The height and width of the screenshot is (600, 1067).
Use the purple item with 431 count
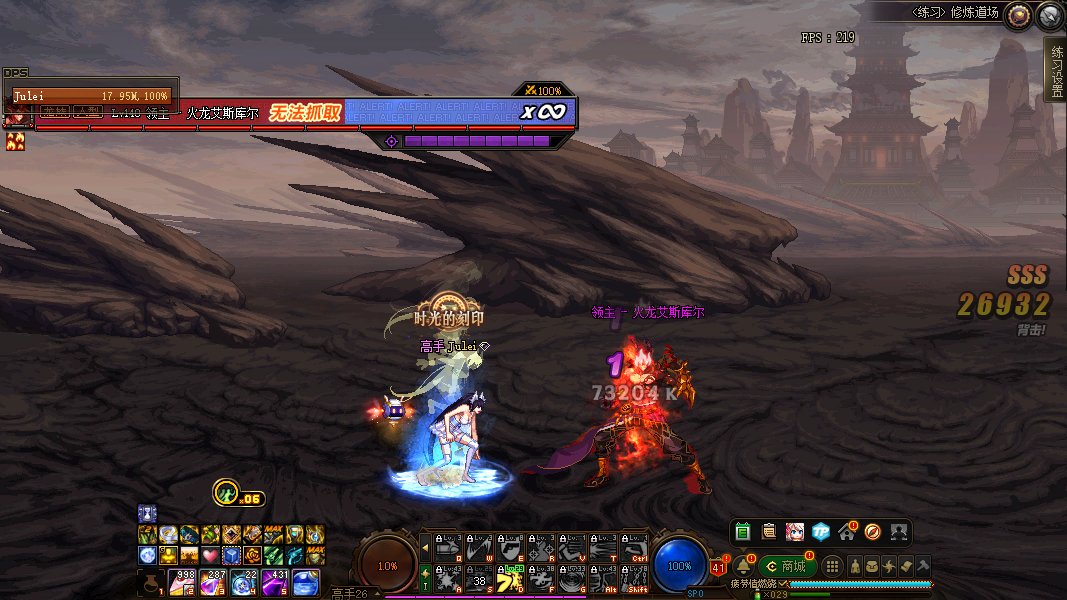(x=275, y=582)
